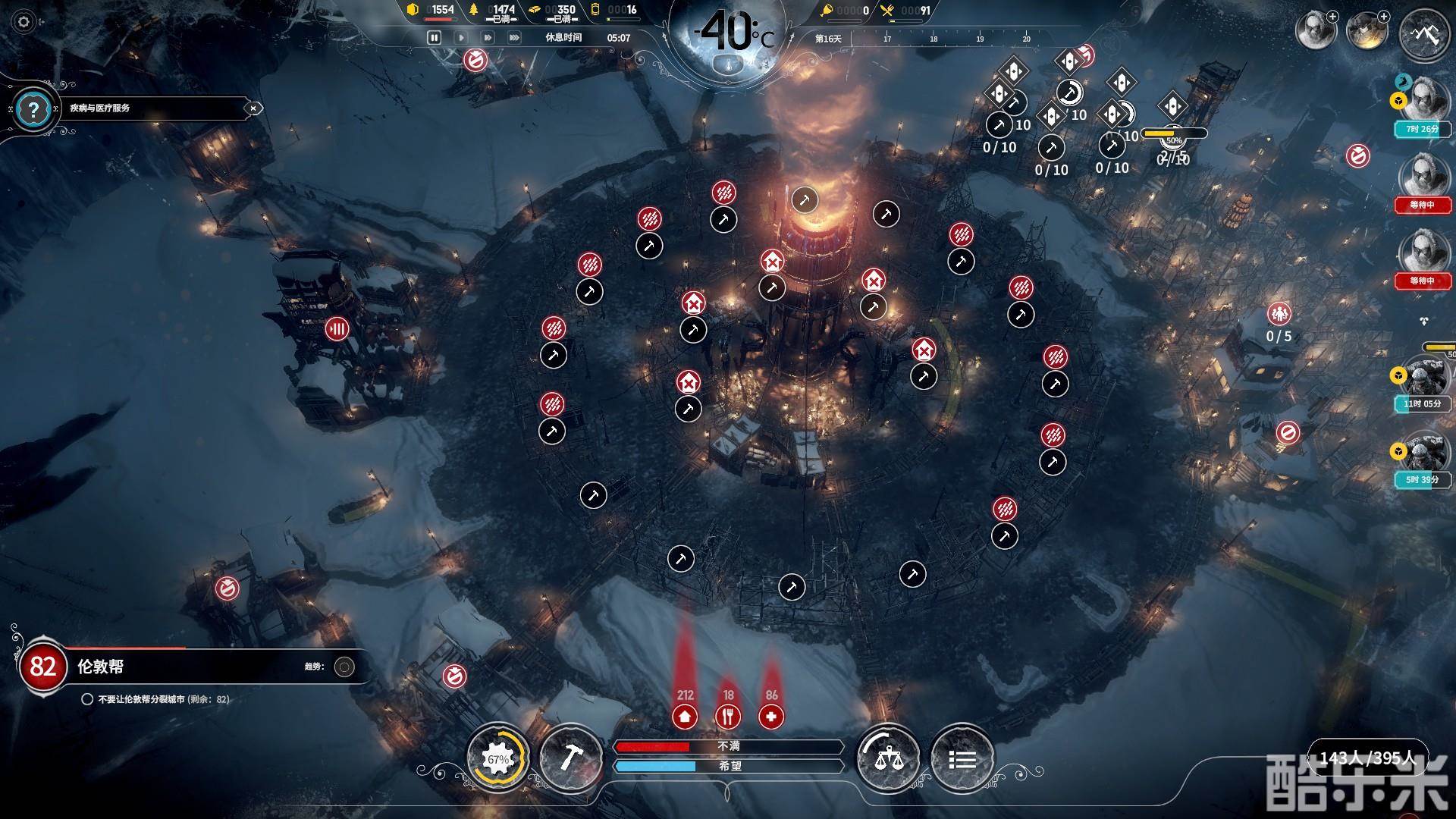This screenshot has height=819, width=1456.
Task: Open the Book of Laws scales button
Action: [888, 759]
